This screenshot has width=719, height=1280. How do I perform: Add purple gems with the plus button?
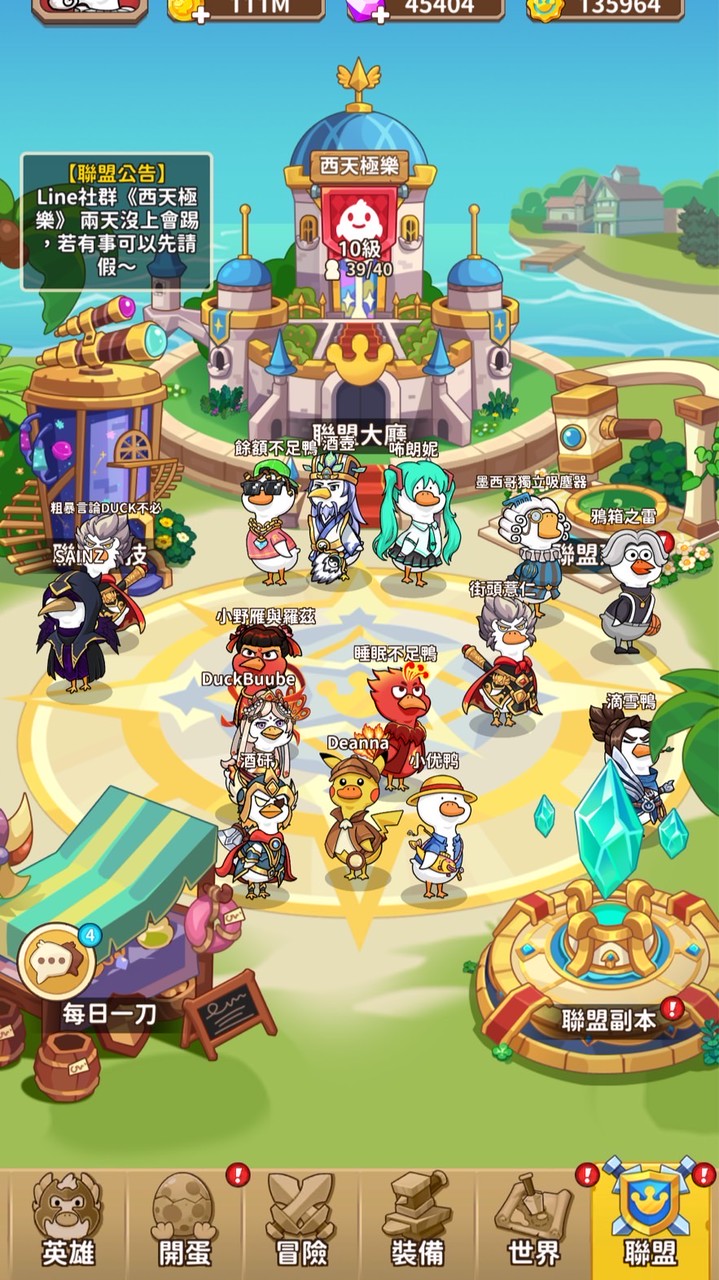pos(381,14)
